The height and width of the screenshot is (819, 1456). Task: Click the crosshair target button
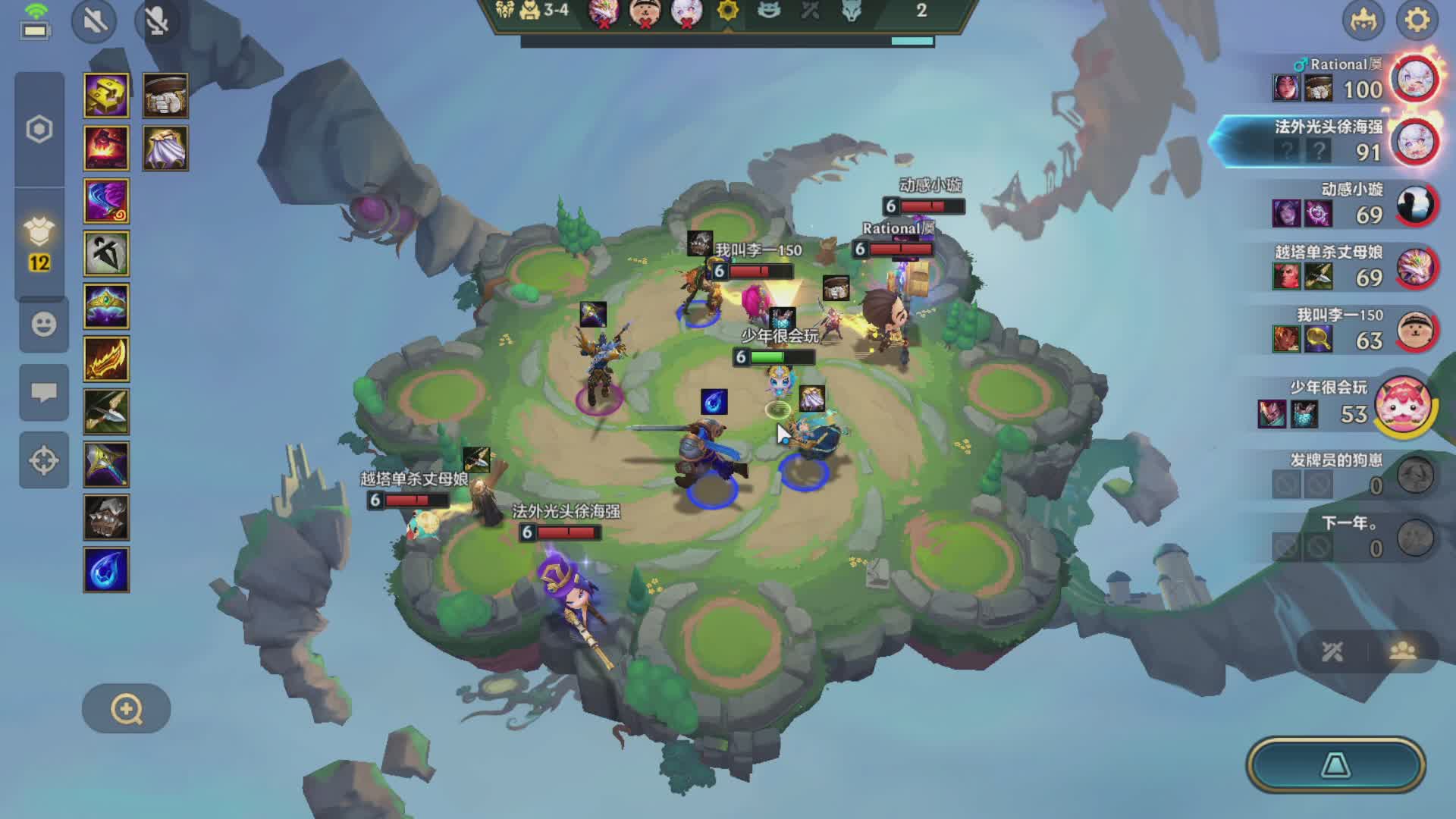tap(43, 460)
